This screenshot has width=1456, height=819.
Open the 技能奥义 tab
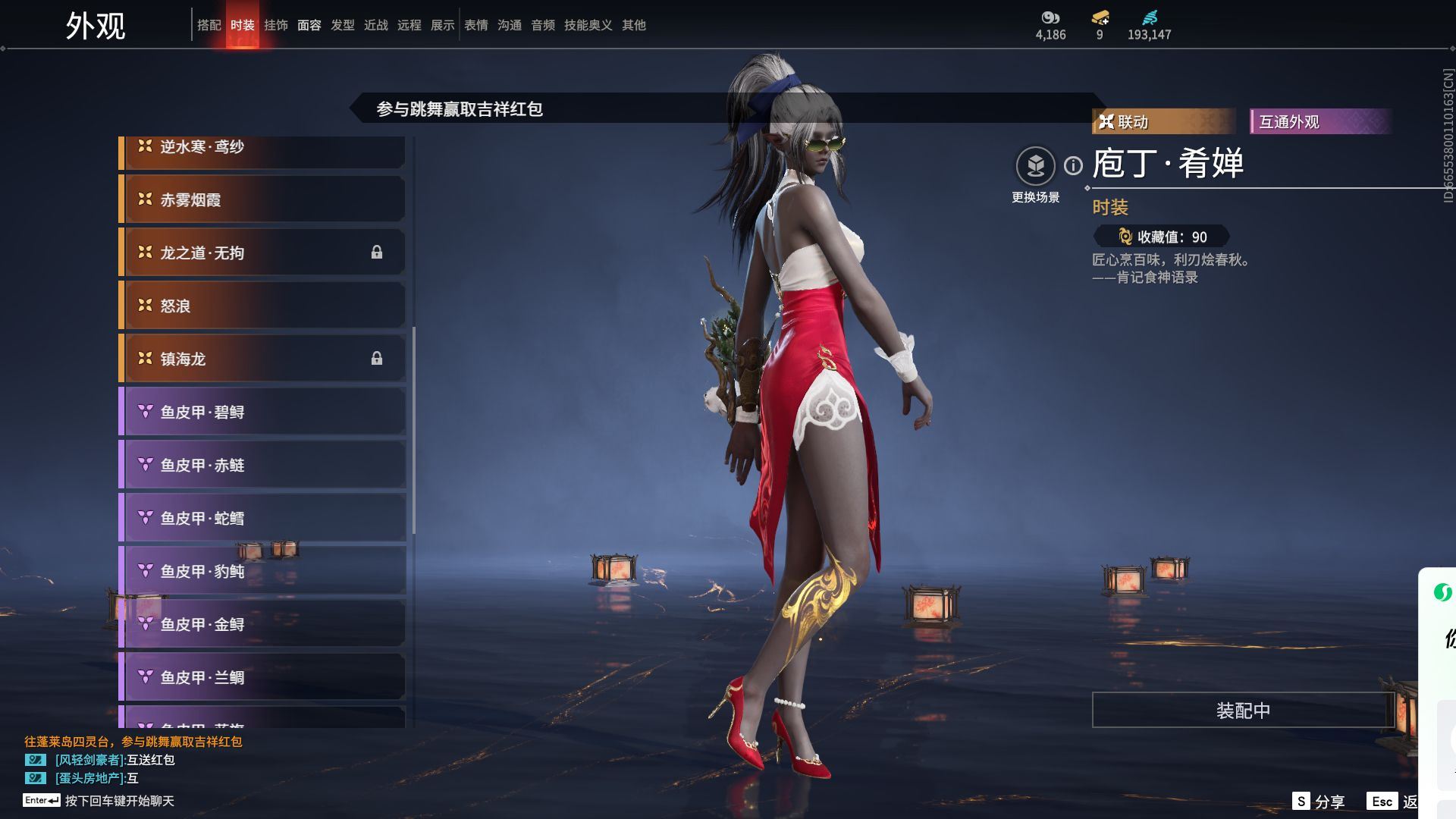(588, 25)
